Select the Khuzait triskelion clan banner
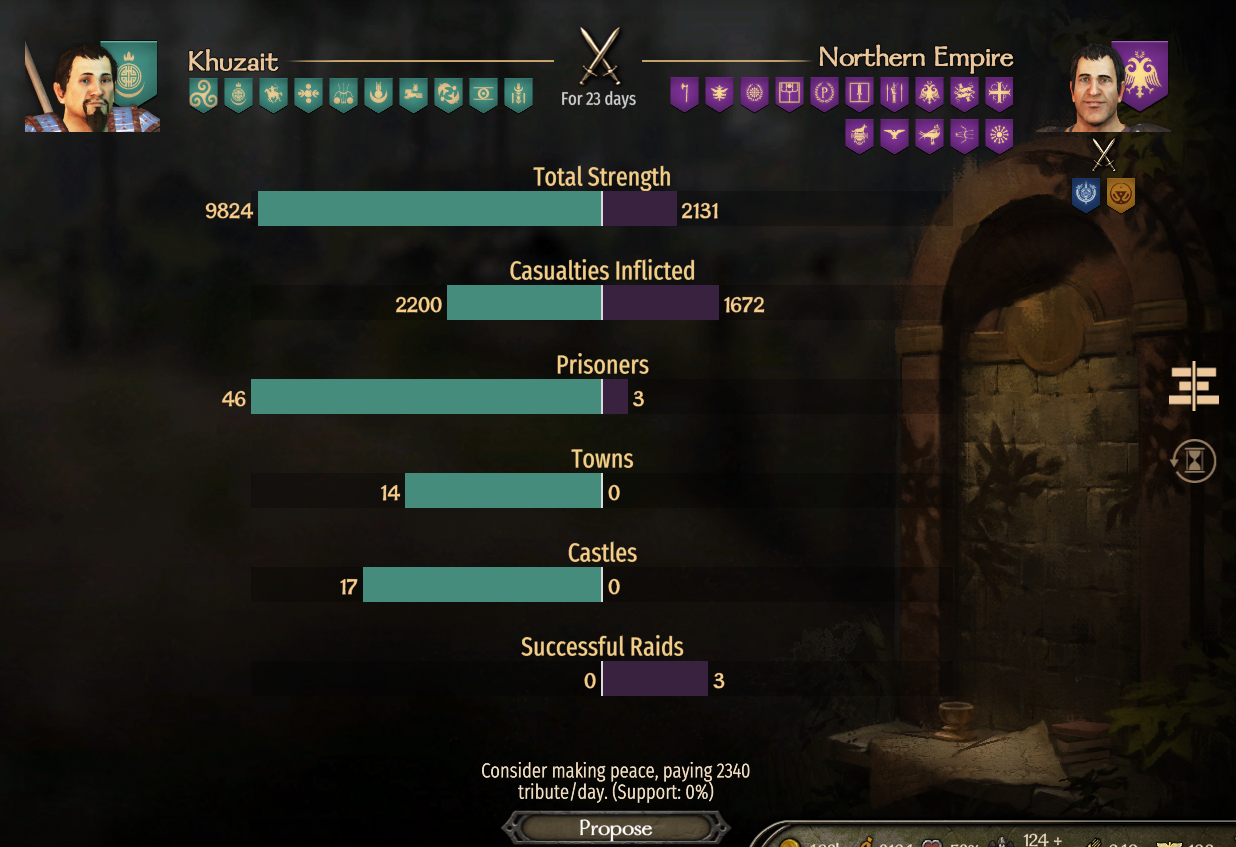1236x847 pixels. pos(203,95)
